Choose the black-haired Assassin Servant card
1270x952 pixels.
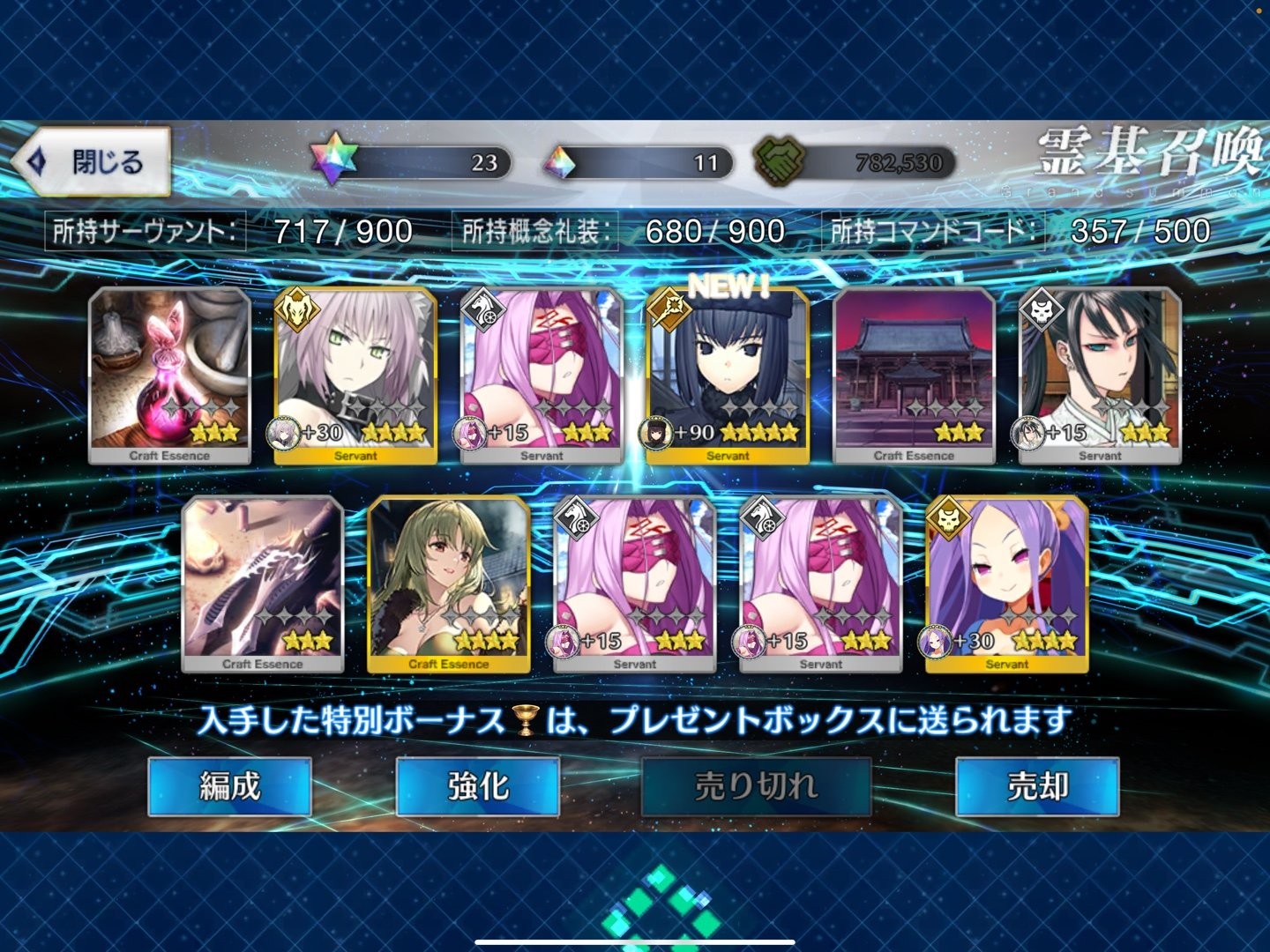tap(1100, 375)
